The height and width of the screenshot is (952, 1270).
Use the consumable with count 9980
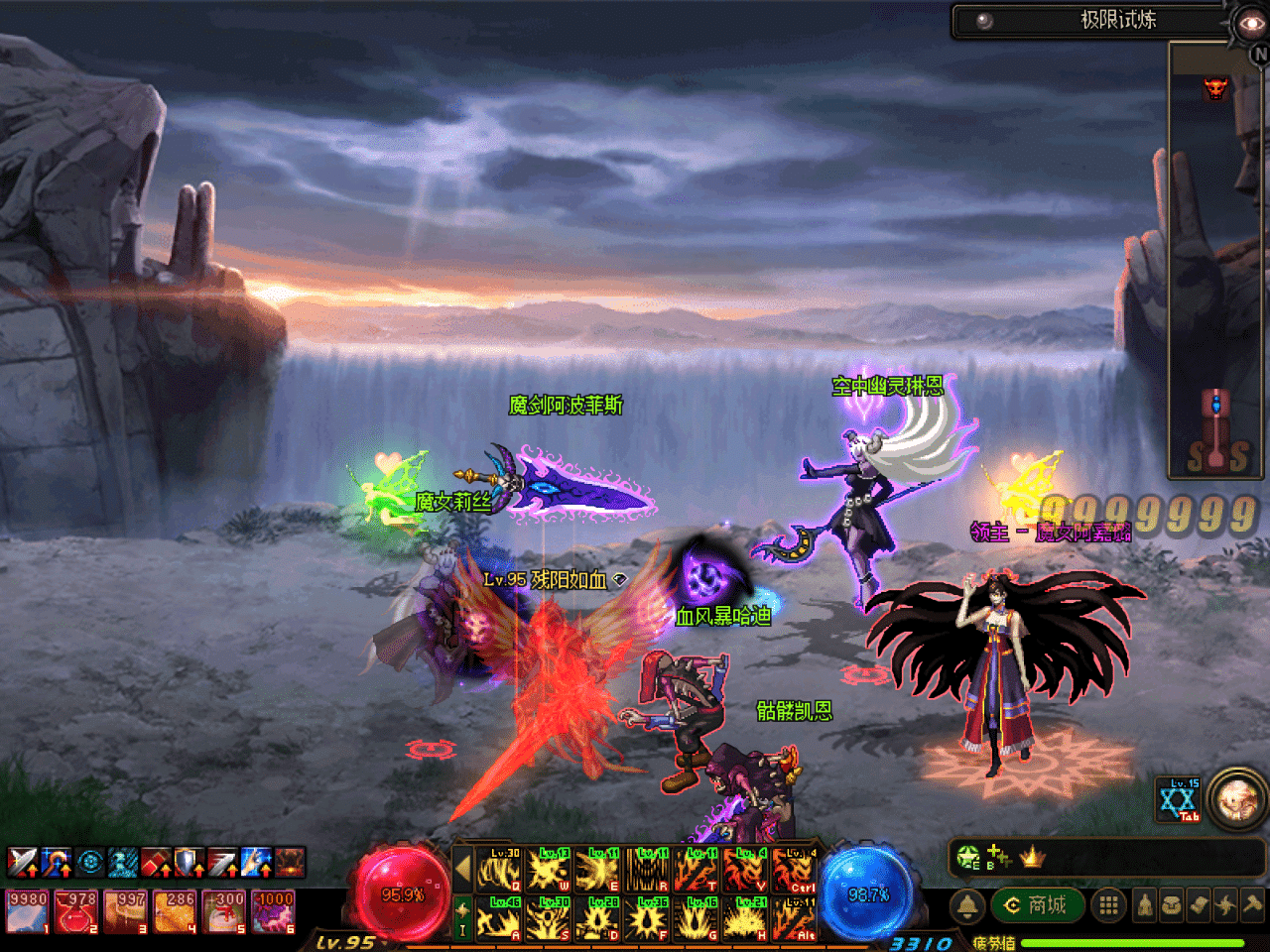[x=28, y=911]
